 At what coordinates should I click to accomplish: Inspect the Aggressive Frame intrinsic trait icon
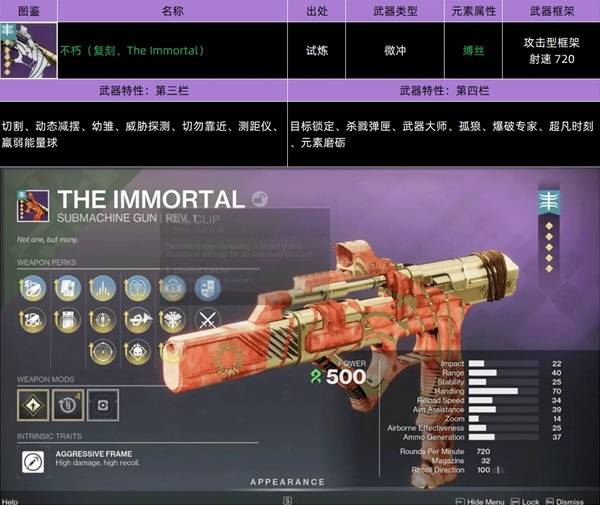click(x=33, y=461)
